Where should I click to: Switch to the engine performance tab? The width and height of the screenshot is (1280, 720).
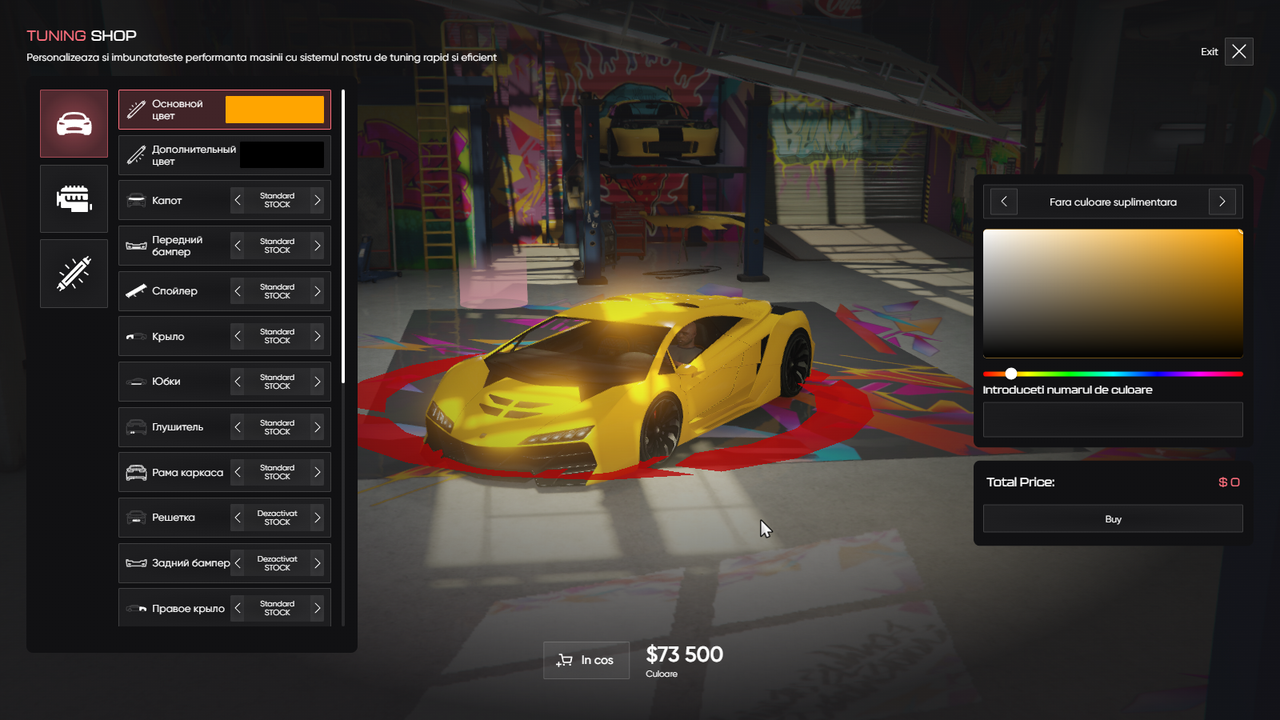(x=74, y=199)
